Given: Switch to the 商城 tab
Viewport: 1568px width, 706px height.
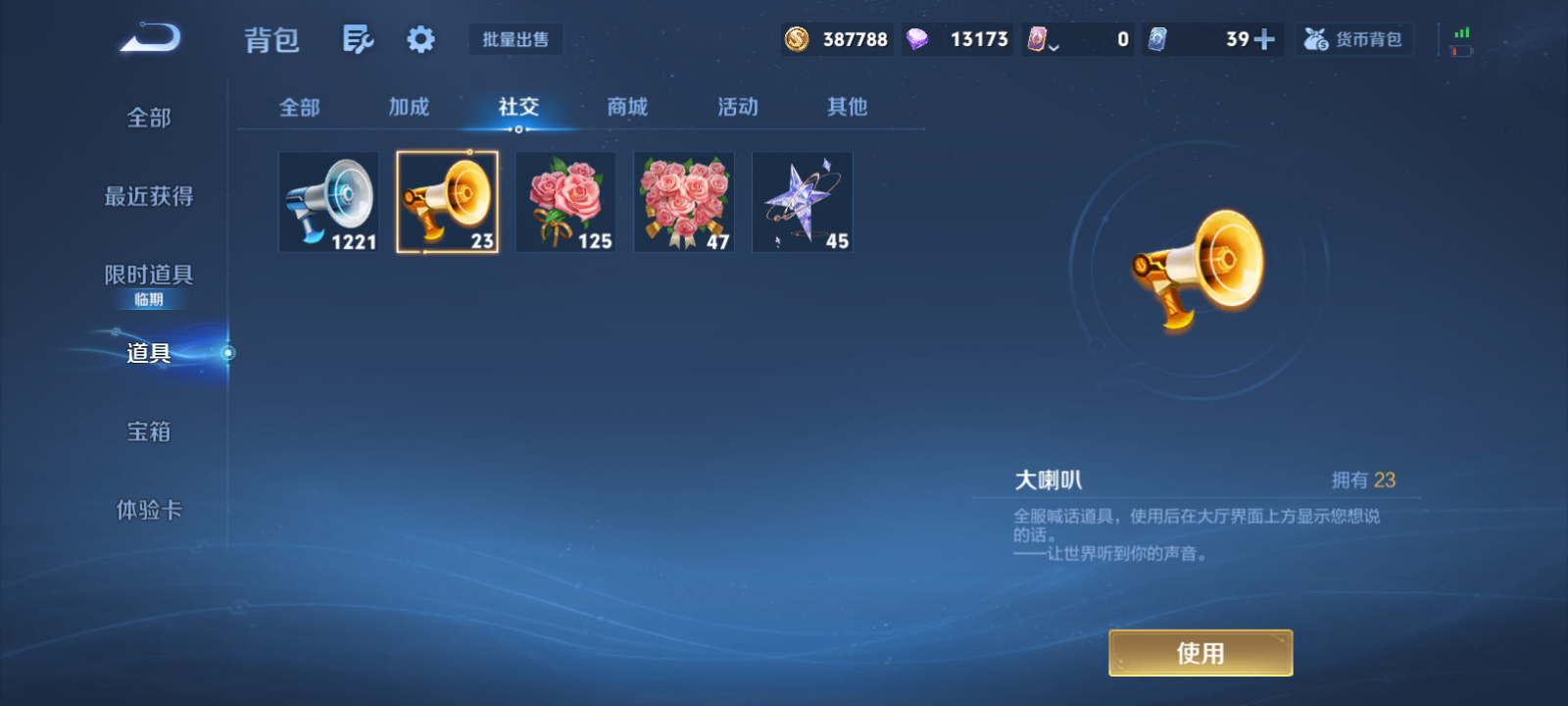Looking at the screenshot, I should click(627, 108).
